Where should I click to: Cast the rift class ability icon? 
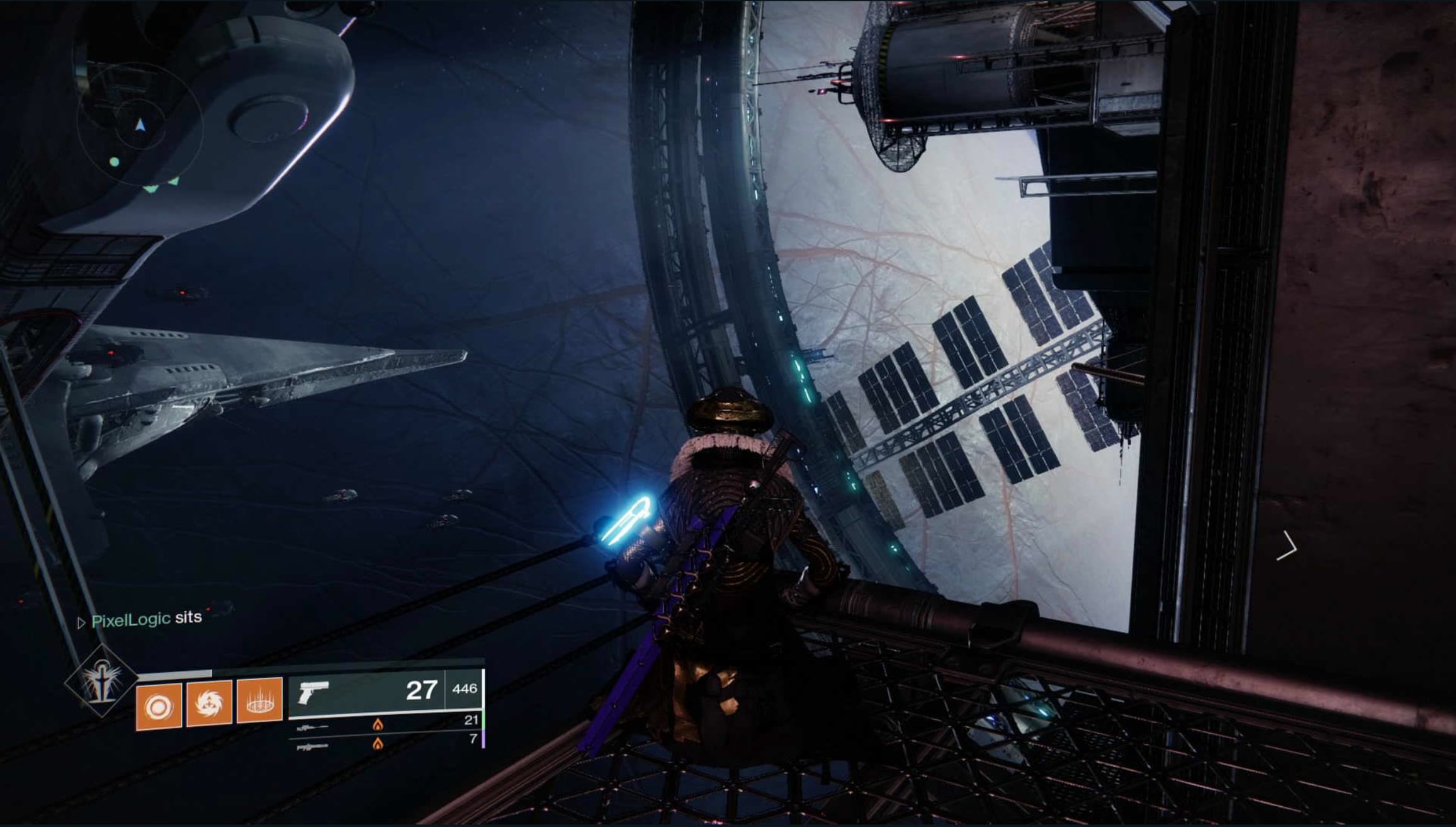point(259,700)
